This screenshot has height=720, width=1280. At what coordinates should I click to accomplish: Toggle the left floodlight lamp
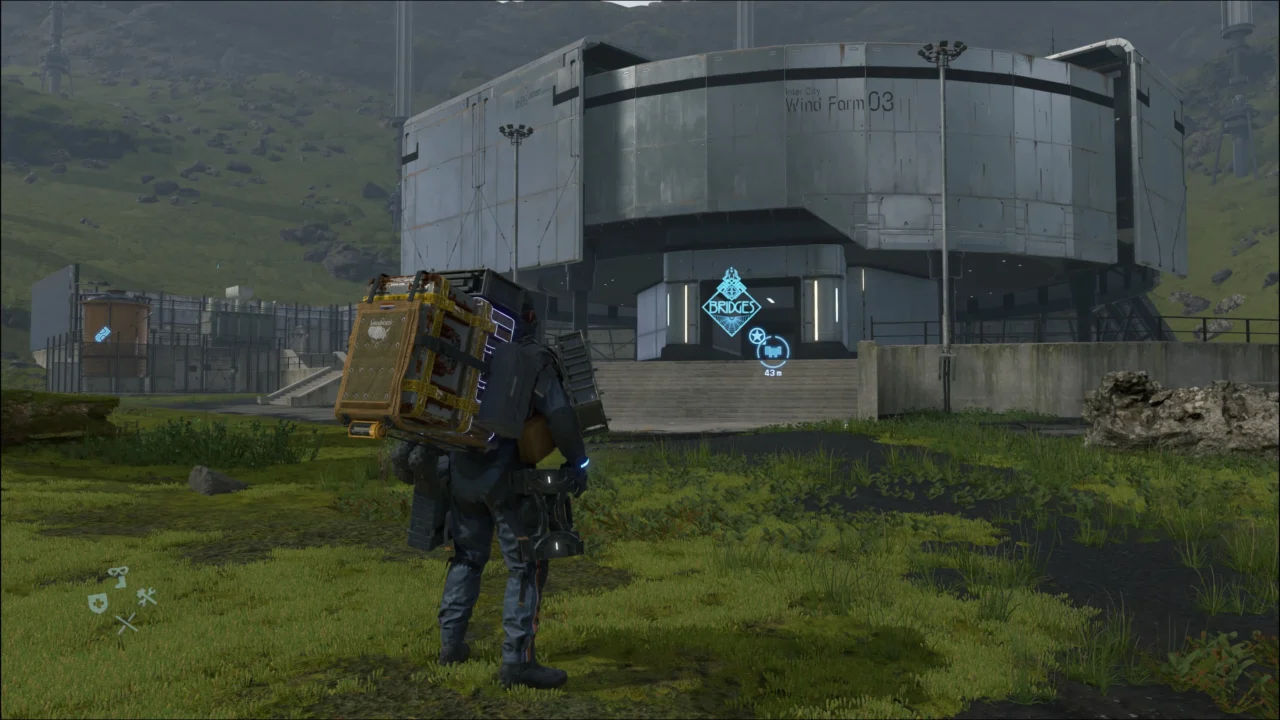(x=516, y=129)
